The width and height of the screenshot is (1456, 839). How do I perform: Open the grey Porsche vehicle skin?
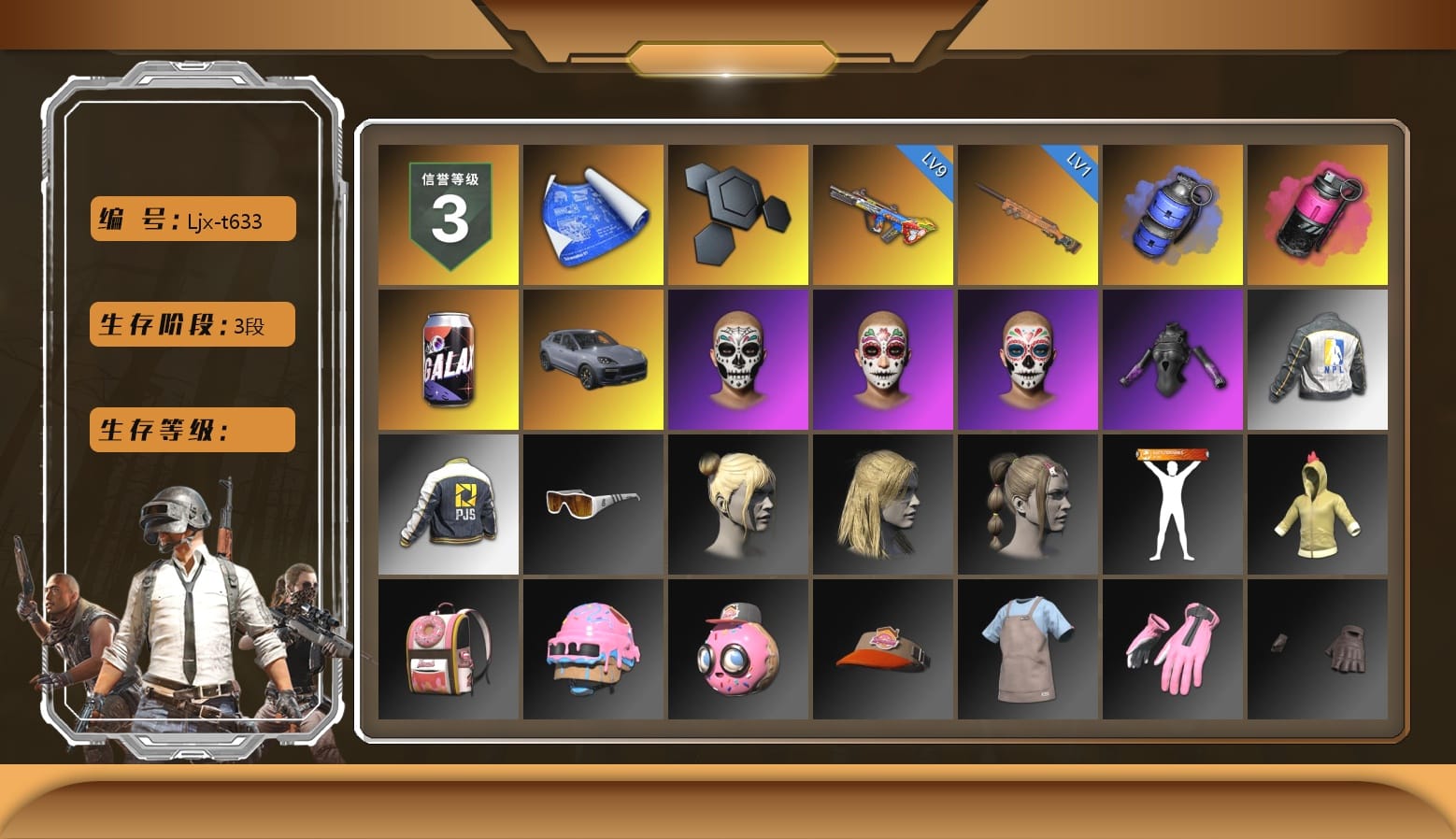(593, 360)
